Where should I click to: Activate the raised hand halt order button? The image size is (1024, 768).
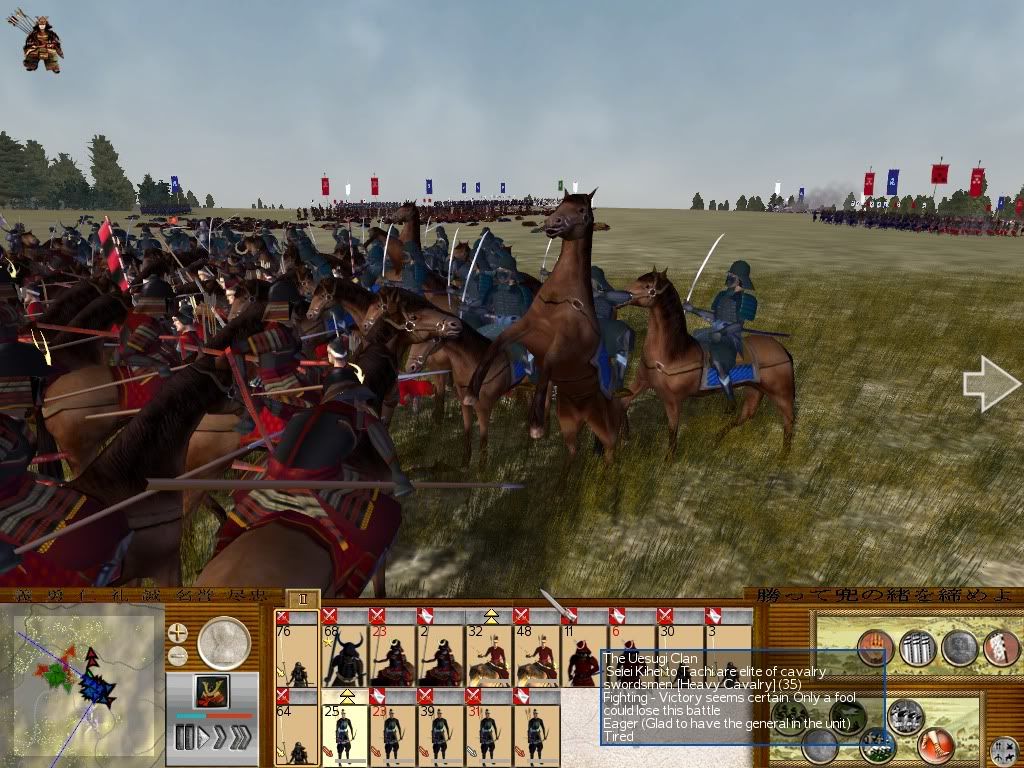tap(875, 647)
